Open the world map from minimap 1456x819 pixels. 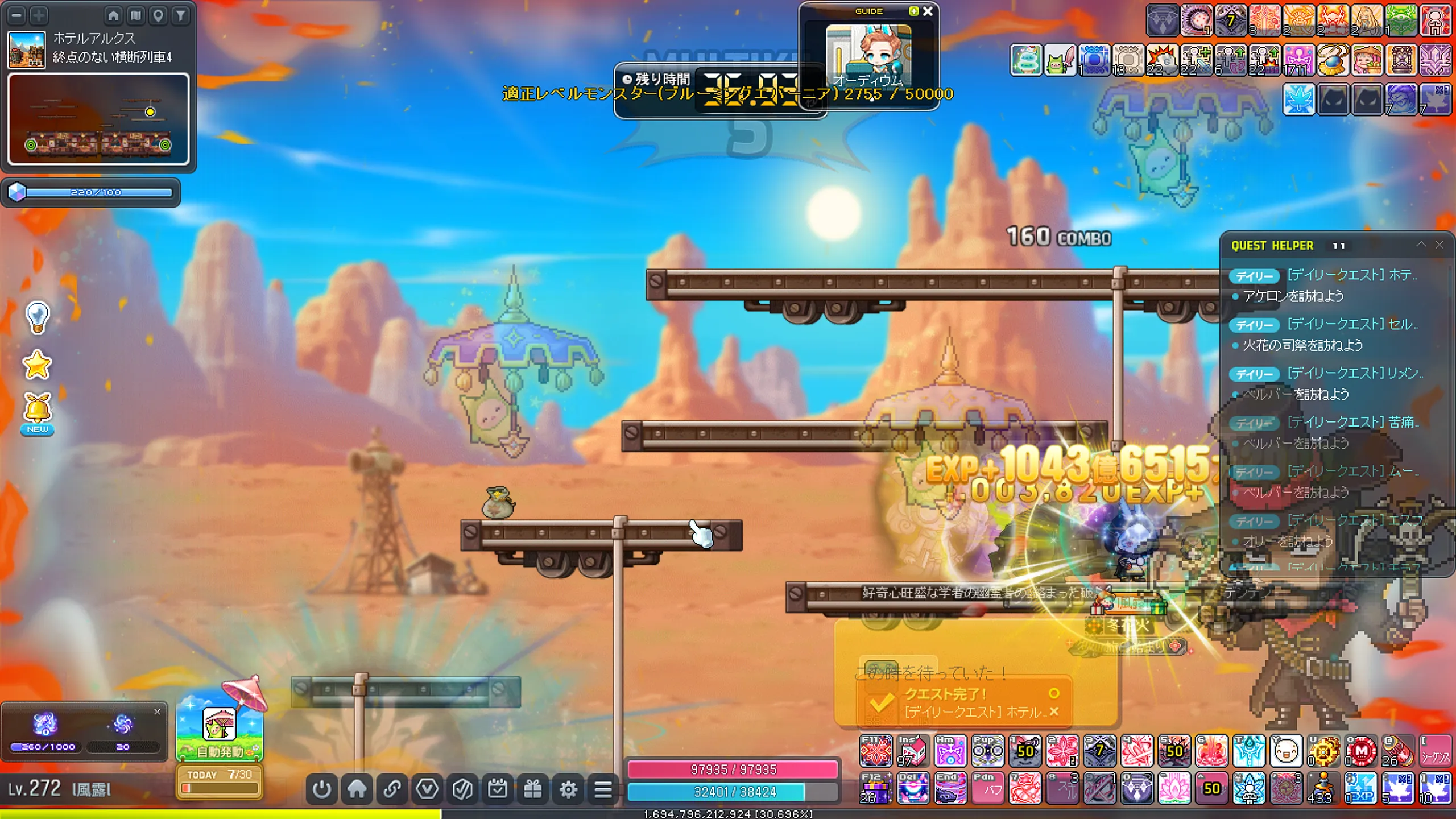point(136,15)
